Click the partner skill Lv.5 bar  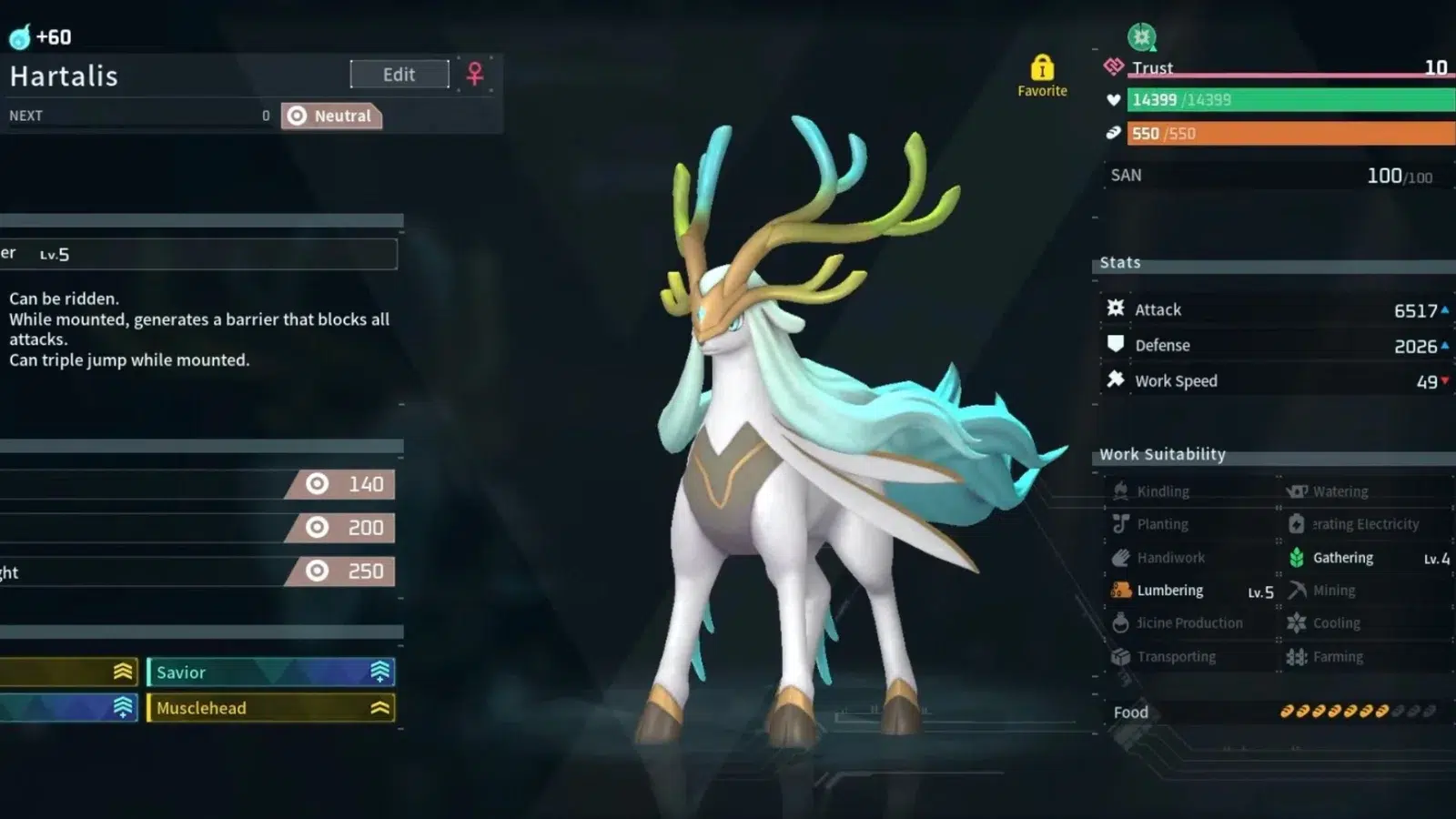click(x=198, y=254)
